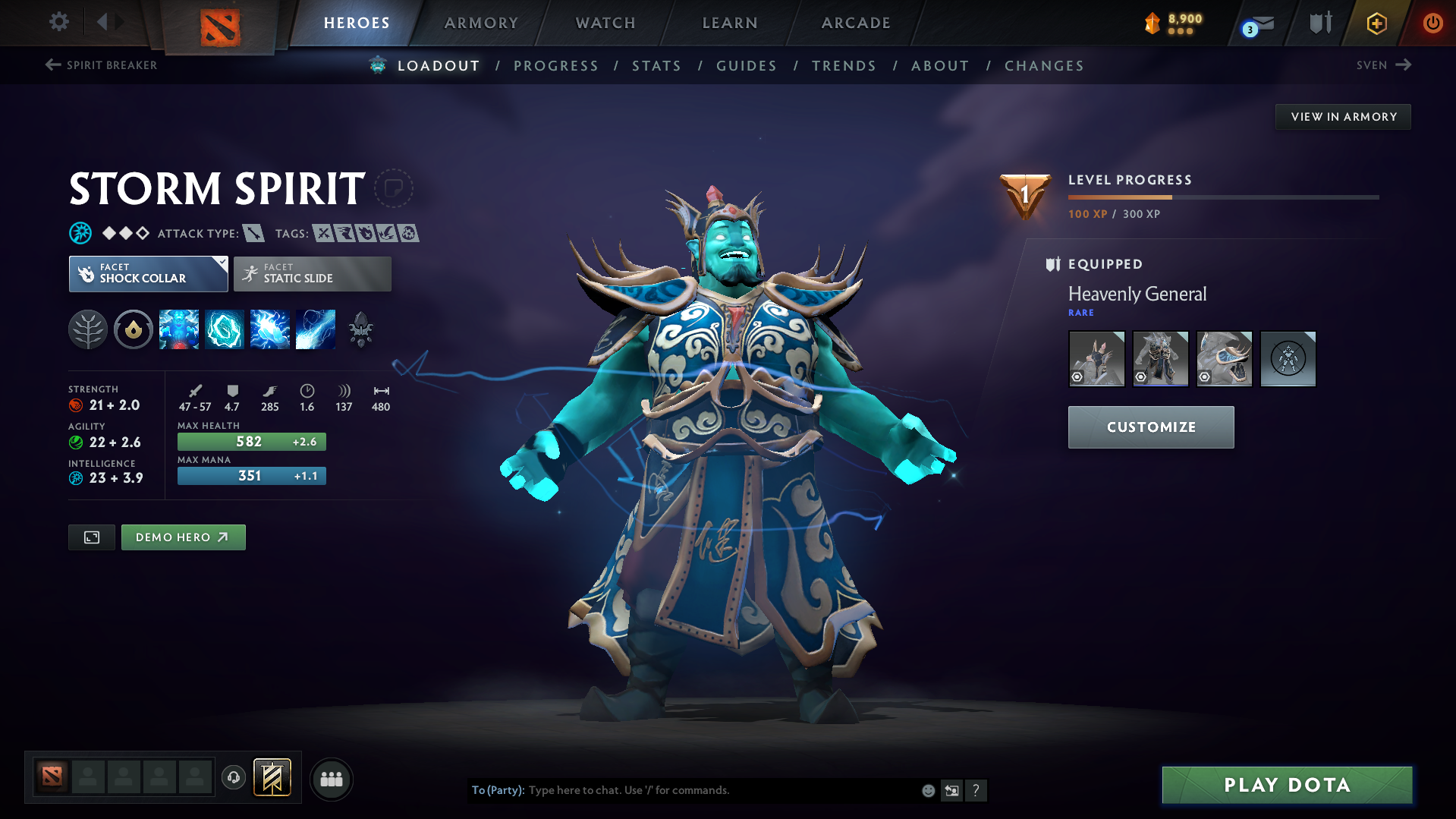Viewport: 1456px width, 819px height.
Task: Go back to Spirit Breaker
Action: [101, 65]
